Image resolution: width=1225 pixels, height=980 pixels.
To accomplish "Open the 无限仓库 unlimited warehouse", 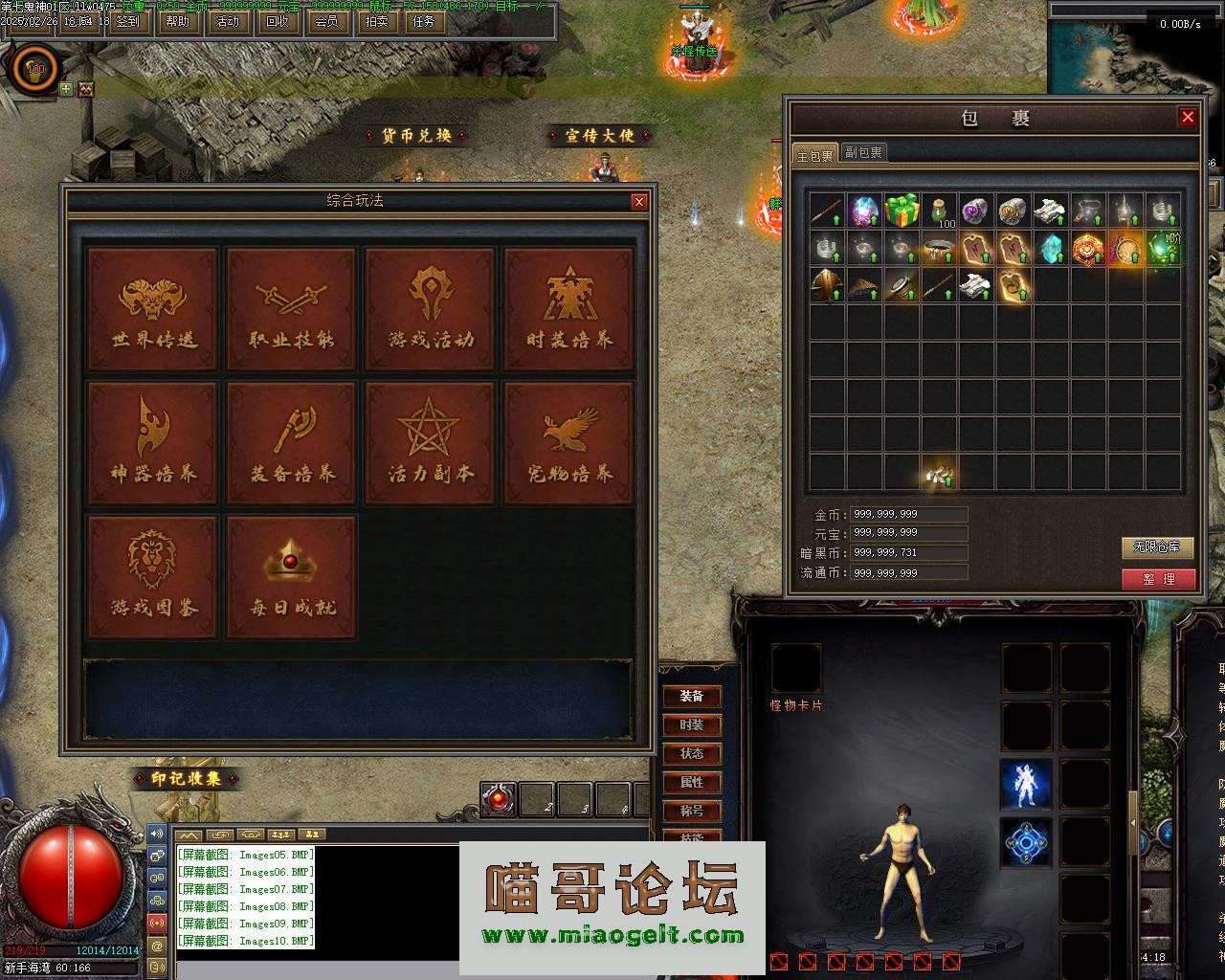I will (1158, 547).
